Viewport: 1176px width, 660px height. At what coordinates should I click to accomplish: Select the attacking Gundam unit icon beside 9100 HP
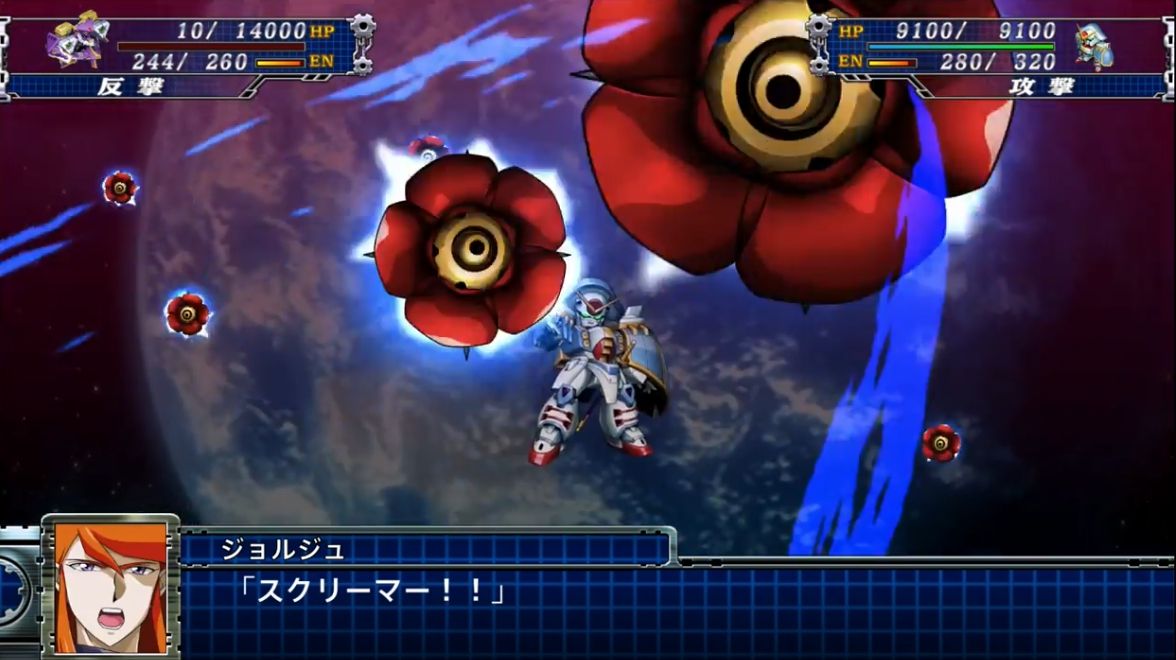[x=1094, y=47]
